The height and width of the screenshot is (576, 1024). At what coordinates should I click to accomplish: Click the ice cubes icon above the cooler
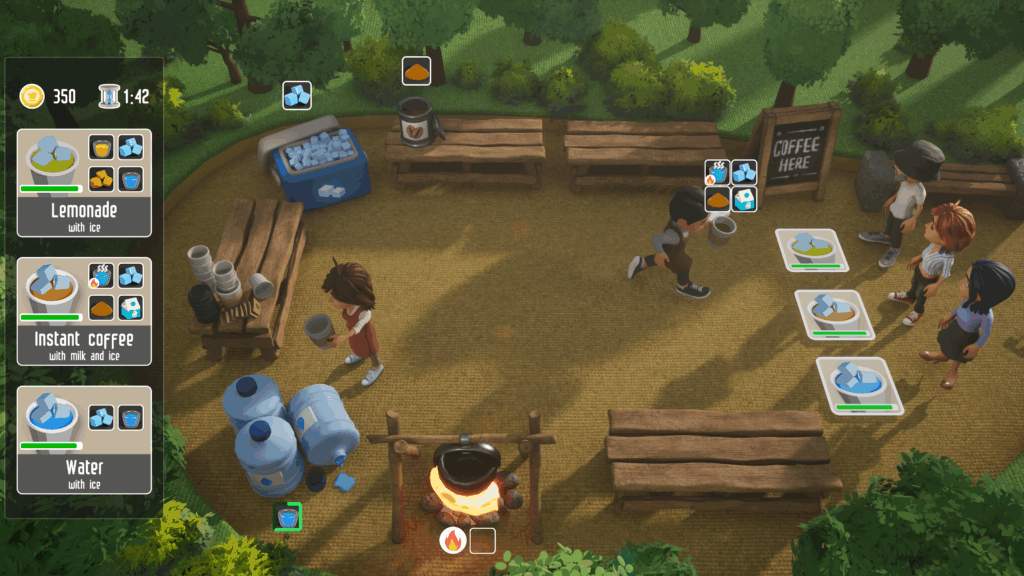[297, 95]
